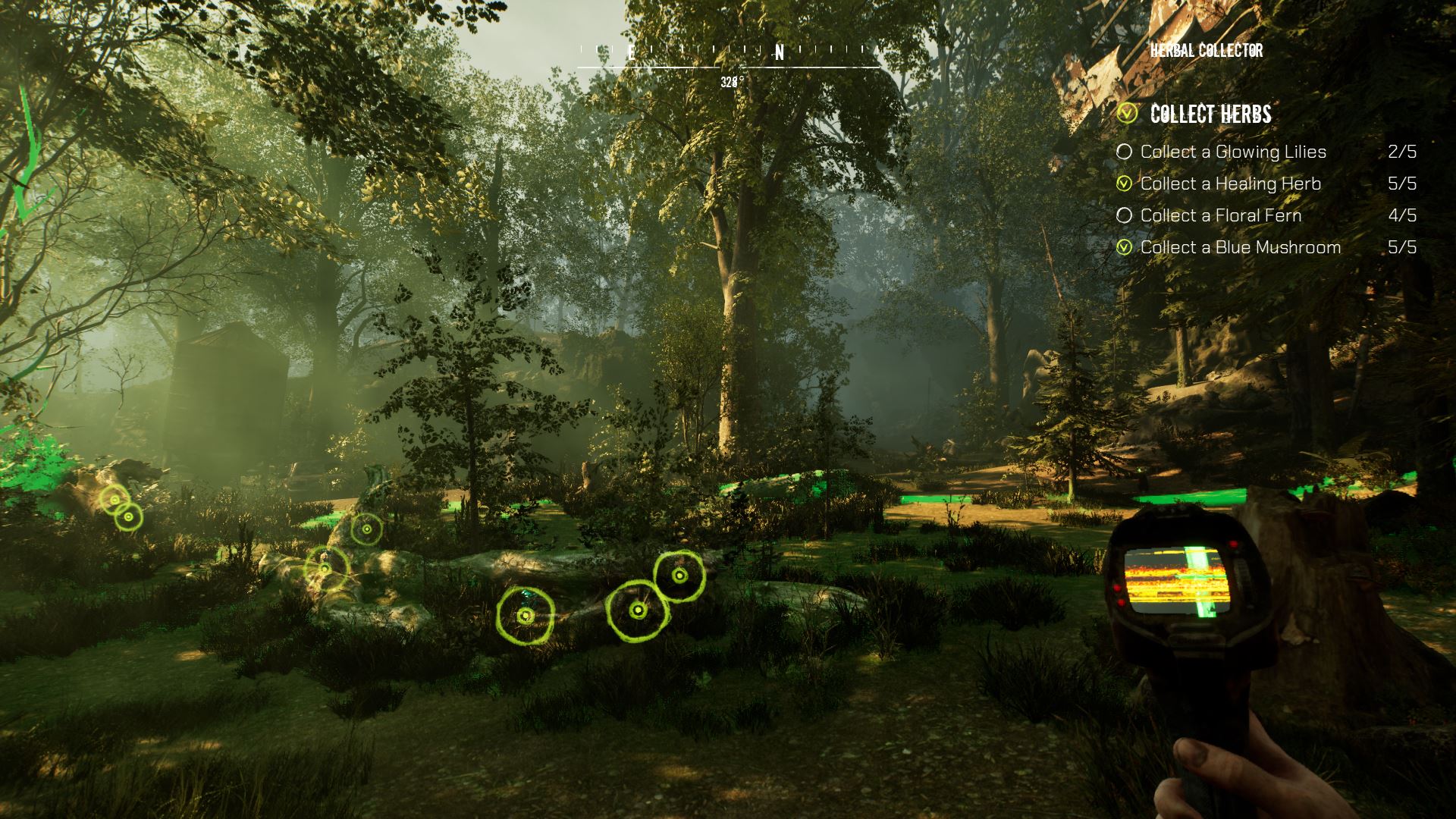This screenshot has width=1456, height=819.
Task: Select the Collect Herbs objective header
Action: (1210, 114)
